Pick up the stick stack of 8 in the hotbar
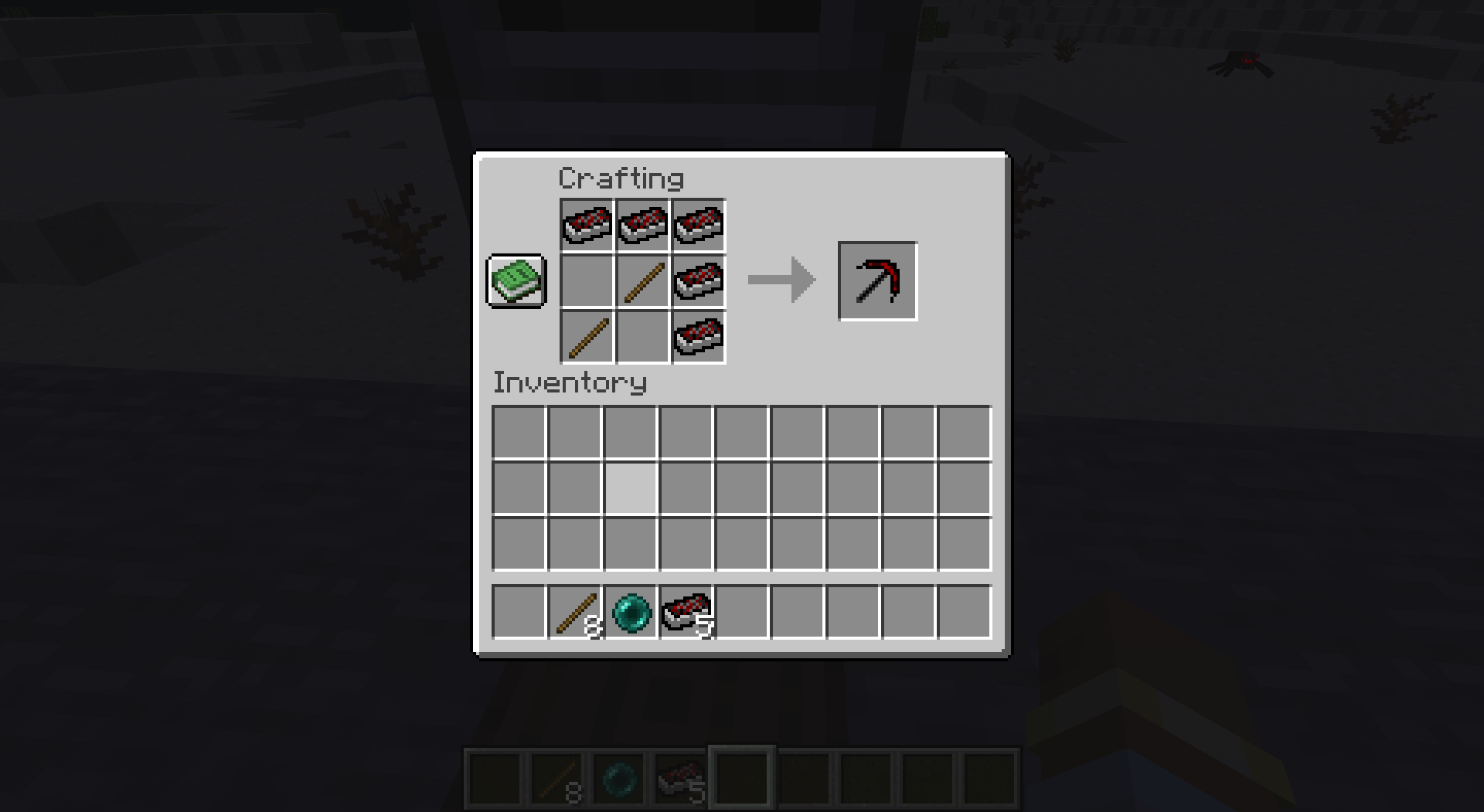 (575, 613)
